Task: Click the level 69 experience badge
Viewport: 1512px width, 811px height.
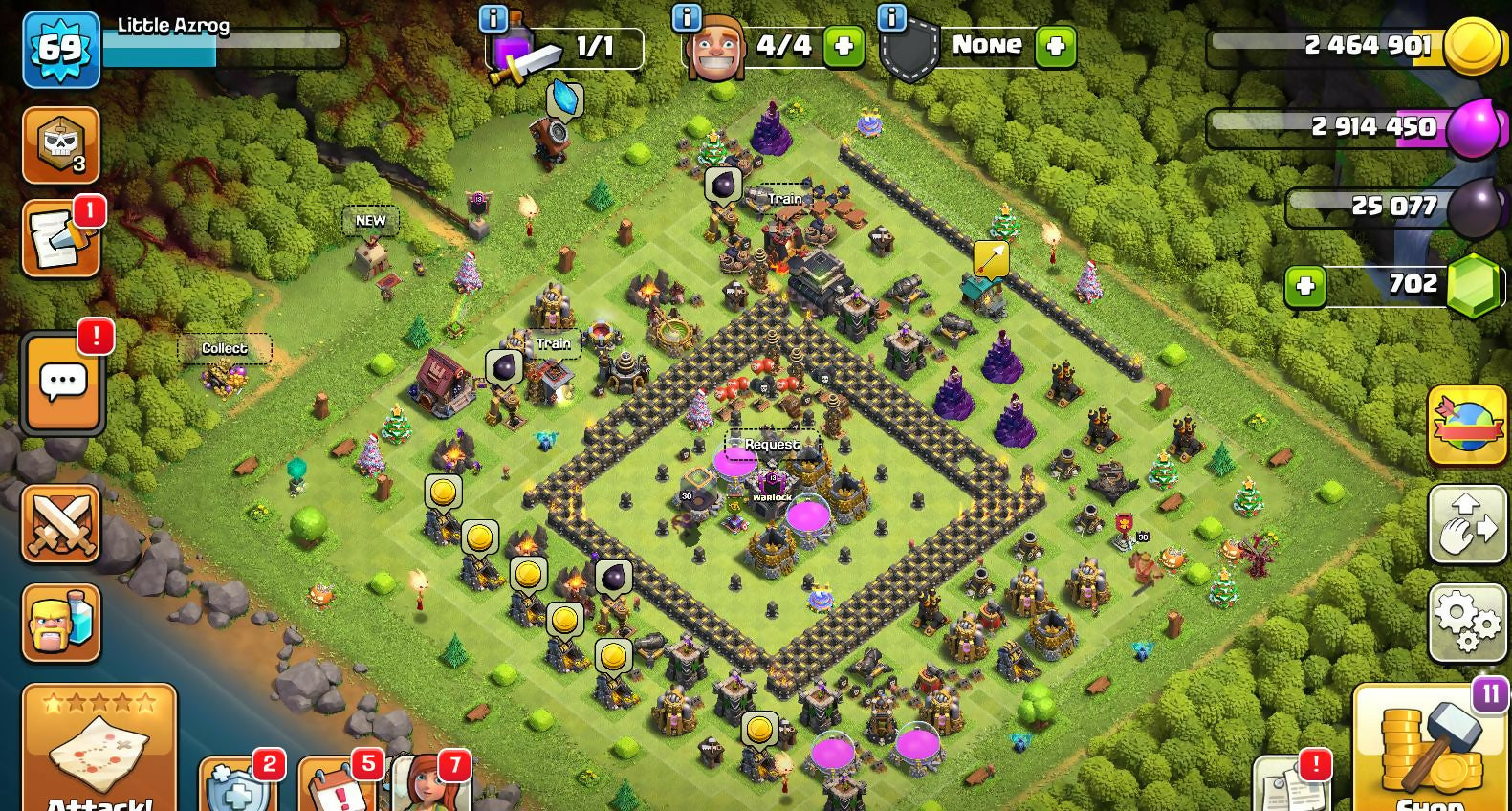Action: pyautogui.click(x=61, y=49)
